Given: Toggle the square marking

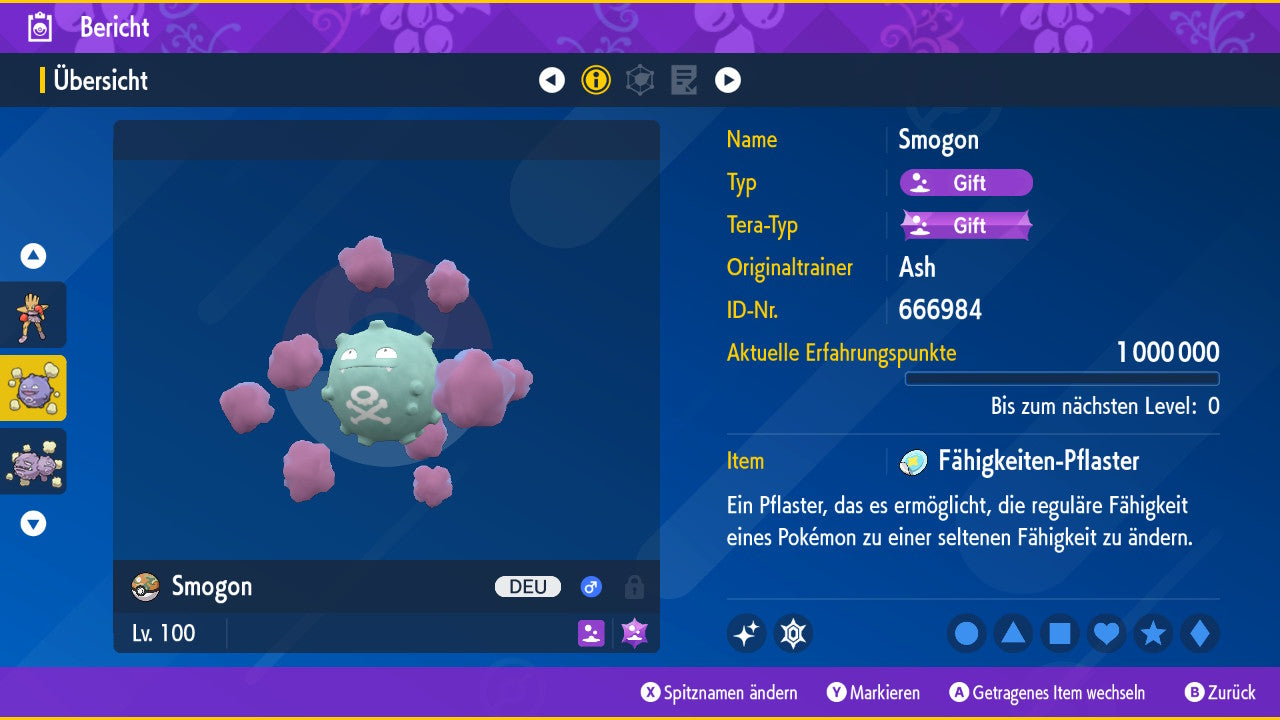Looking at the screenshot, I should (1060, 634).
